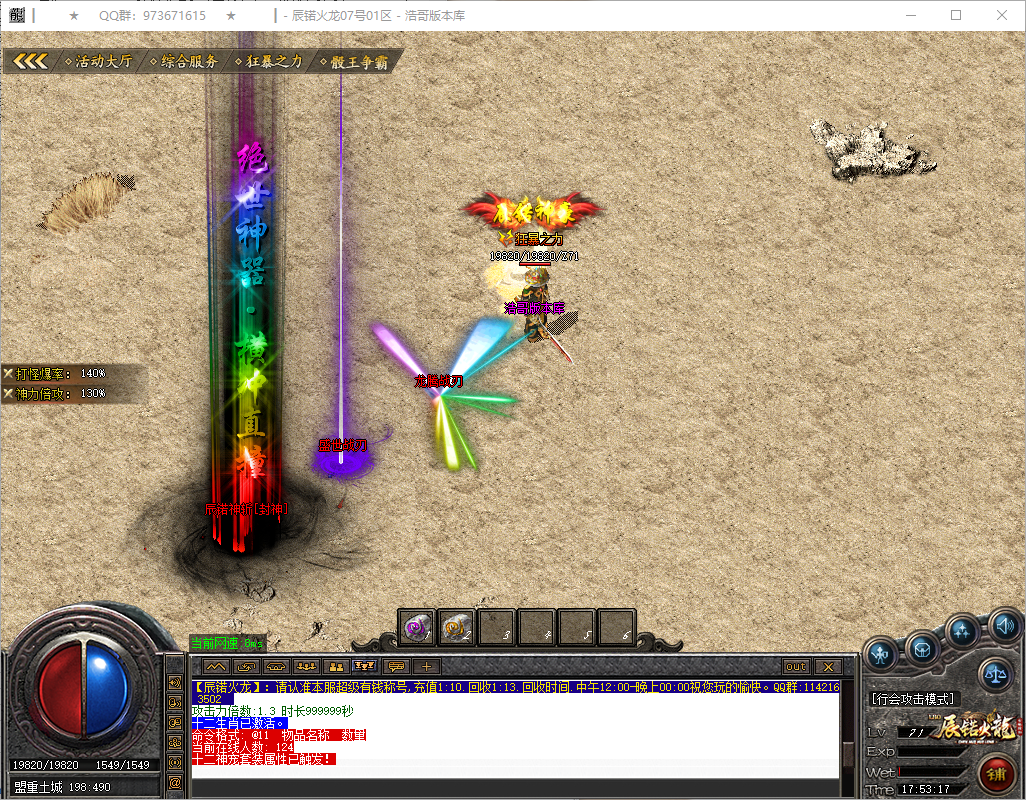Open the bag chest icon
The height and width of the screenshot is (800, 1026).
tap(922, 648)
